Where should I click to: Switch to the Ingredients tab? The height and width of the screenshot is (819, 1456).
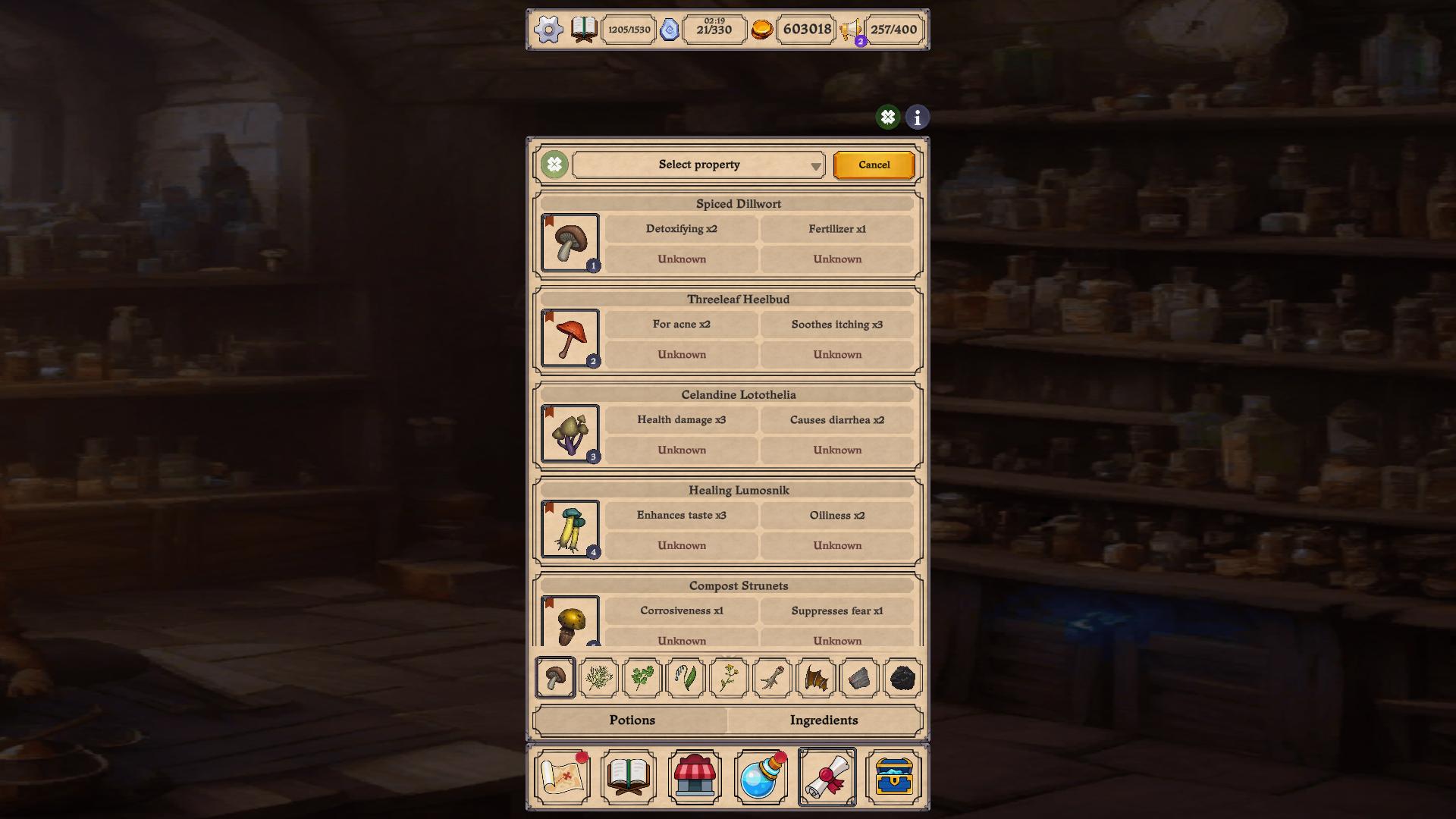tap(824, 720)
